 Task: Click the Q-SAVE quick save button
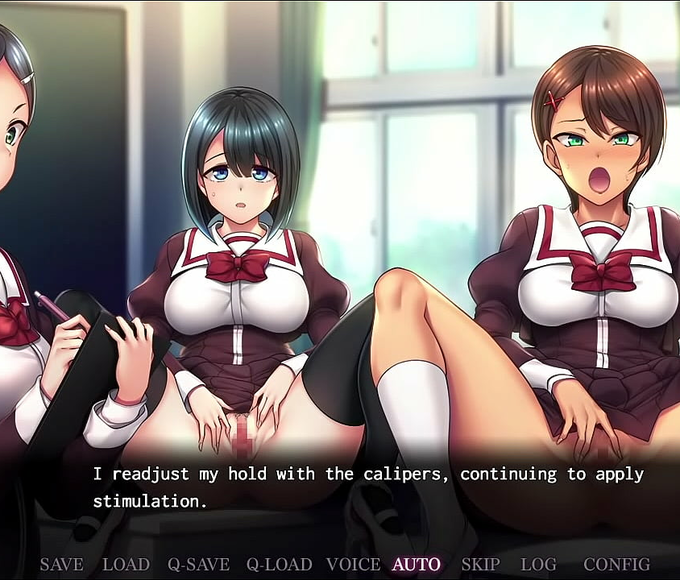[198, 565]
